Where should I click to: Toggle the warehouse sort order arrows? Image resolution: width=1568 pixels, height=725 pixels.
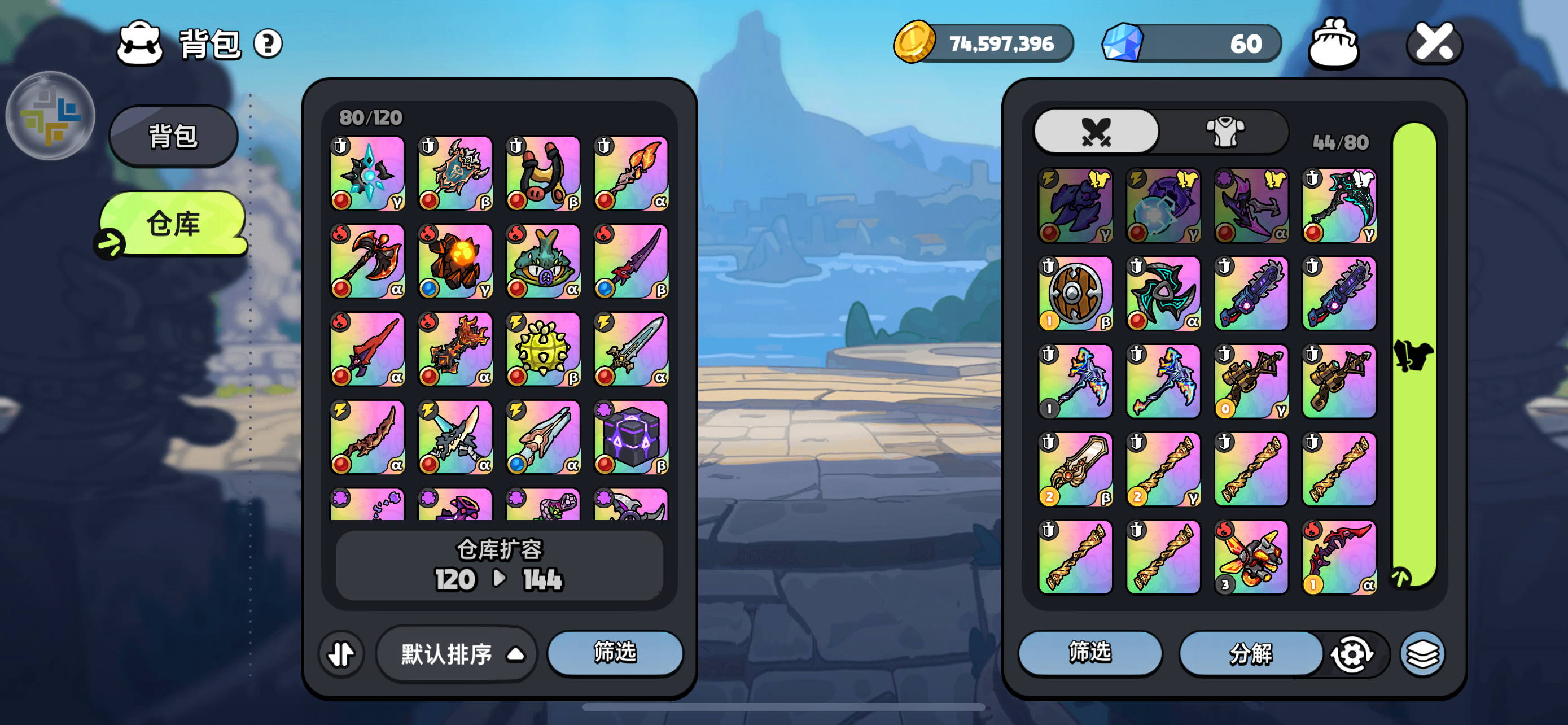click(x=341, y=654)
